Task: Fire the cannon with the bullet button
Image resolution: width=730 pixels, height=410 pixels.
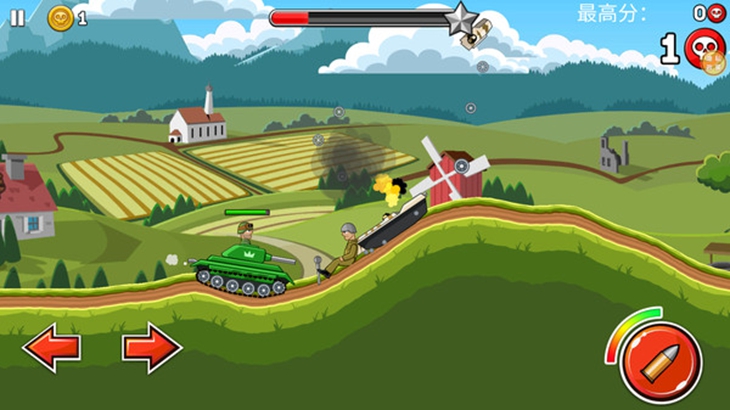Action: (660, 364)
